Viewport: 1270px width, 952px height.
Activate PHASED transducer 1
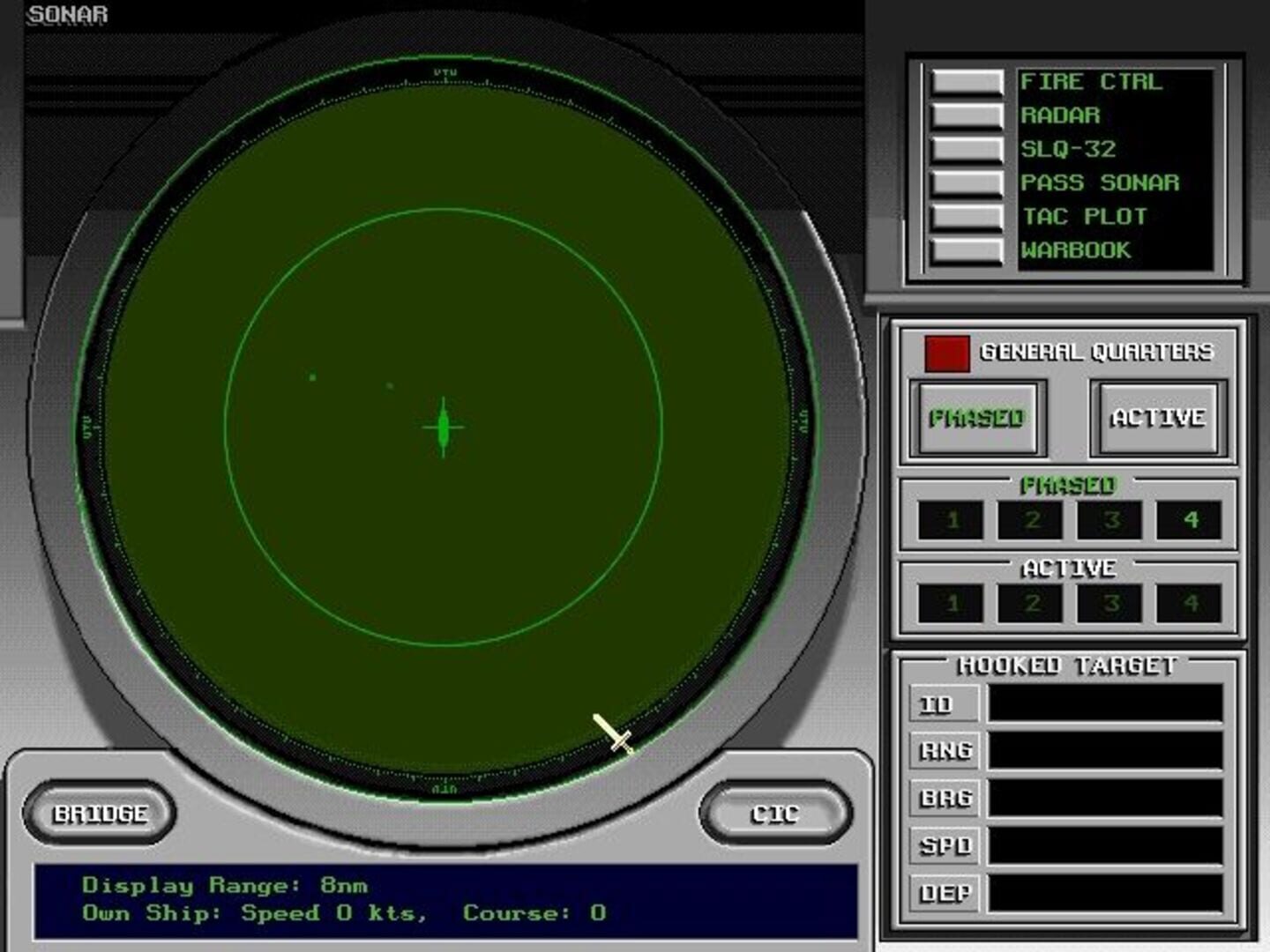coord(952,519)
